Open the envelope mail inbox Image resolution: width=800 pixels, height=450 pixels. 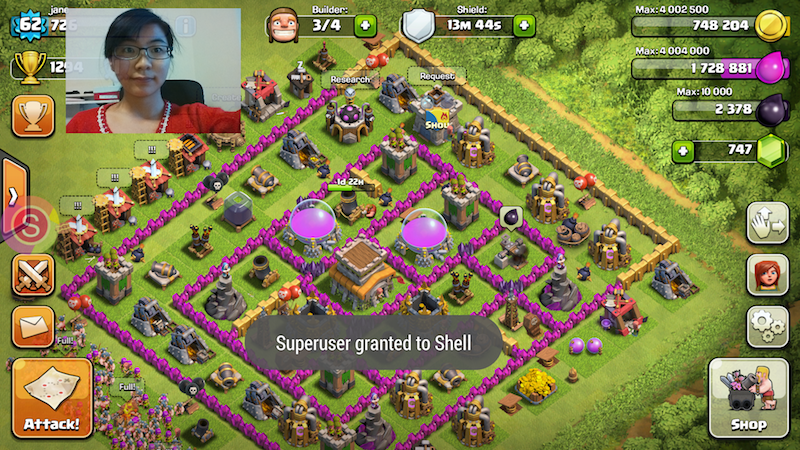pyautogui.click(x=32, y=326)
